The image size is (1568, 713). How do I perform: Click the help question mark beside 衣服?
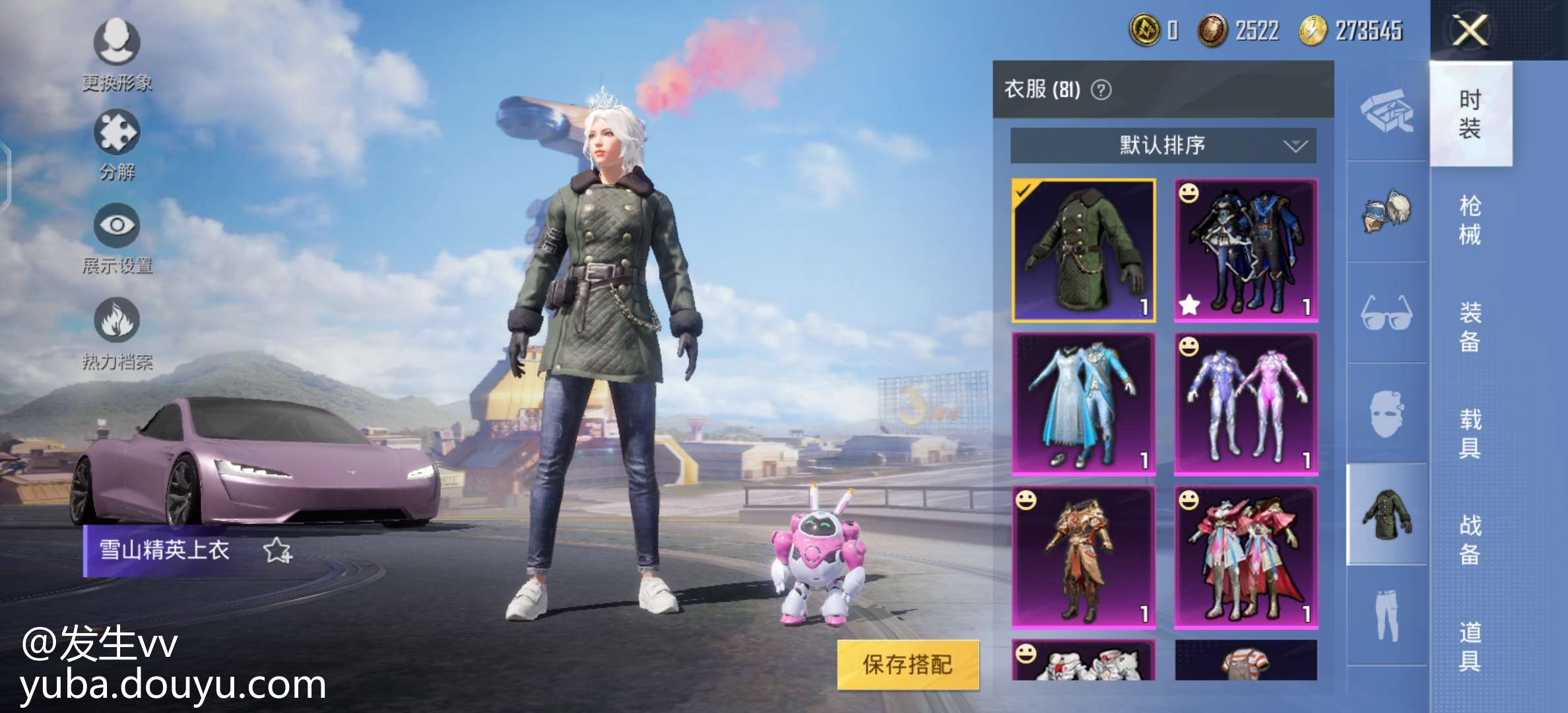click(x=1101, y=89)
